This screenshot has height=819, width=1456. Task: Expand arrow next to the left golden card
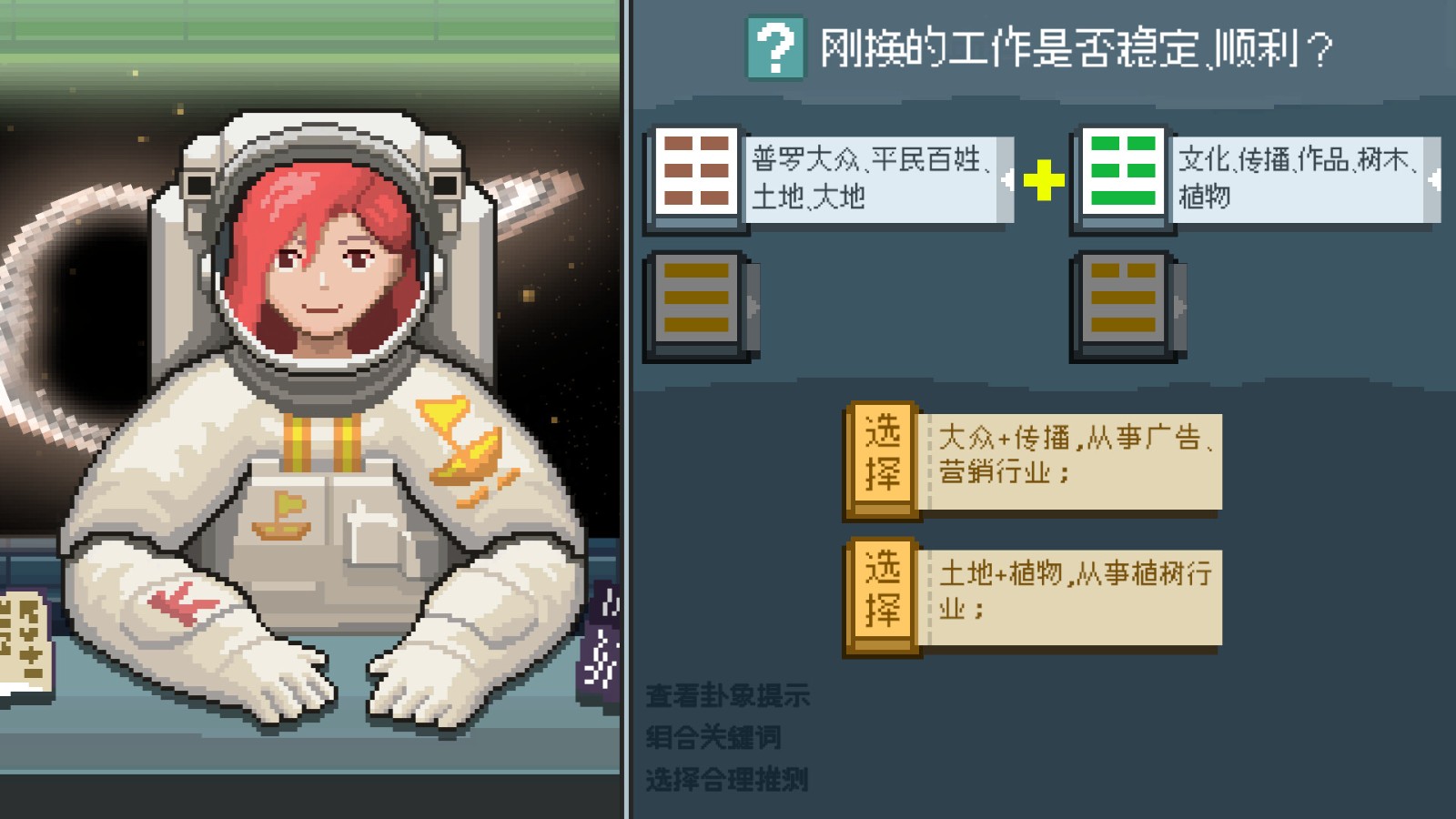(753, 308)
